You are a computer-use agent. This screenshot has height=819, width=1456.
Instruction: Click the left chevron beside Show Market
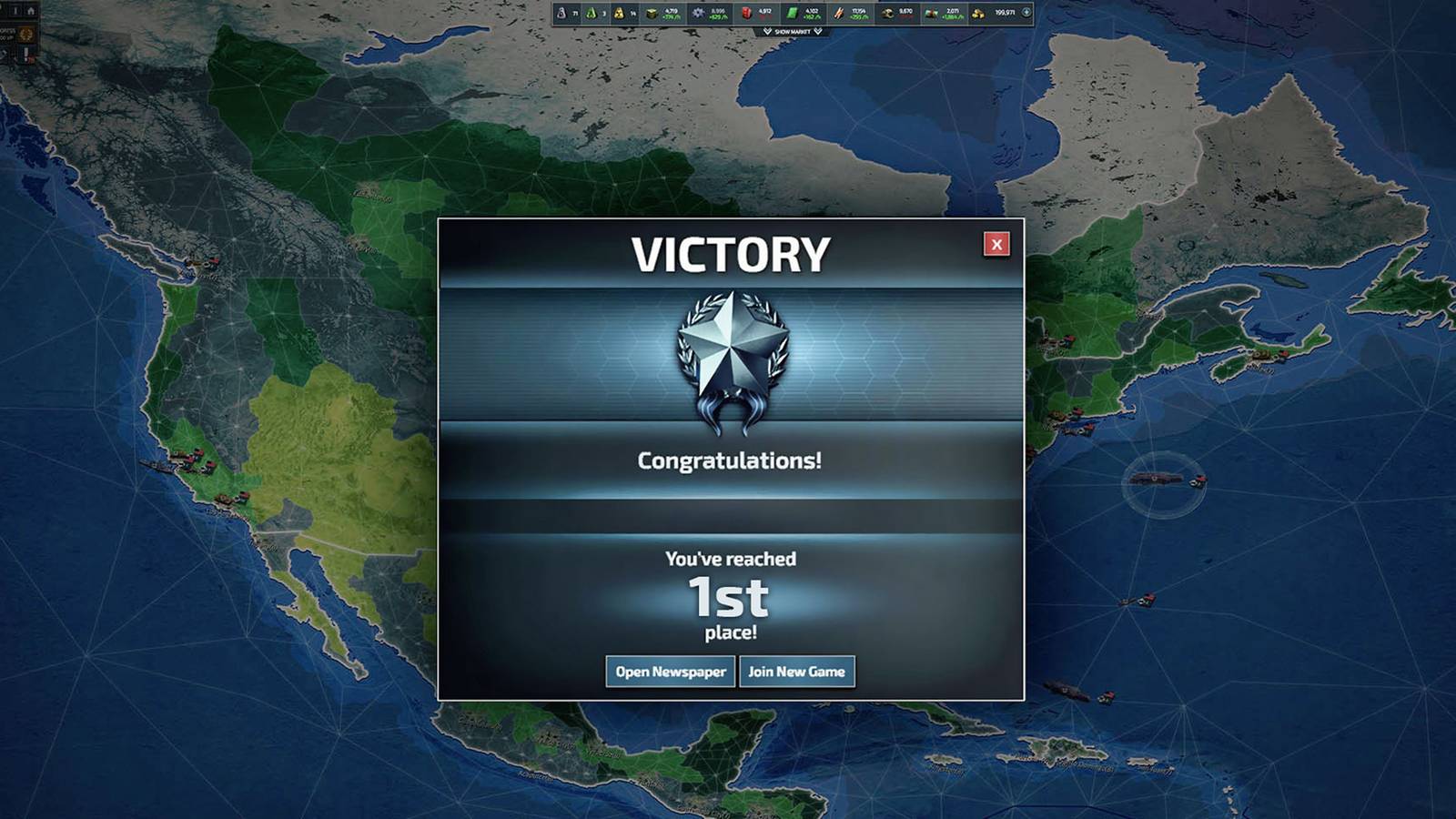tap(767, 31)
